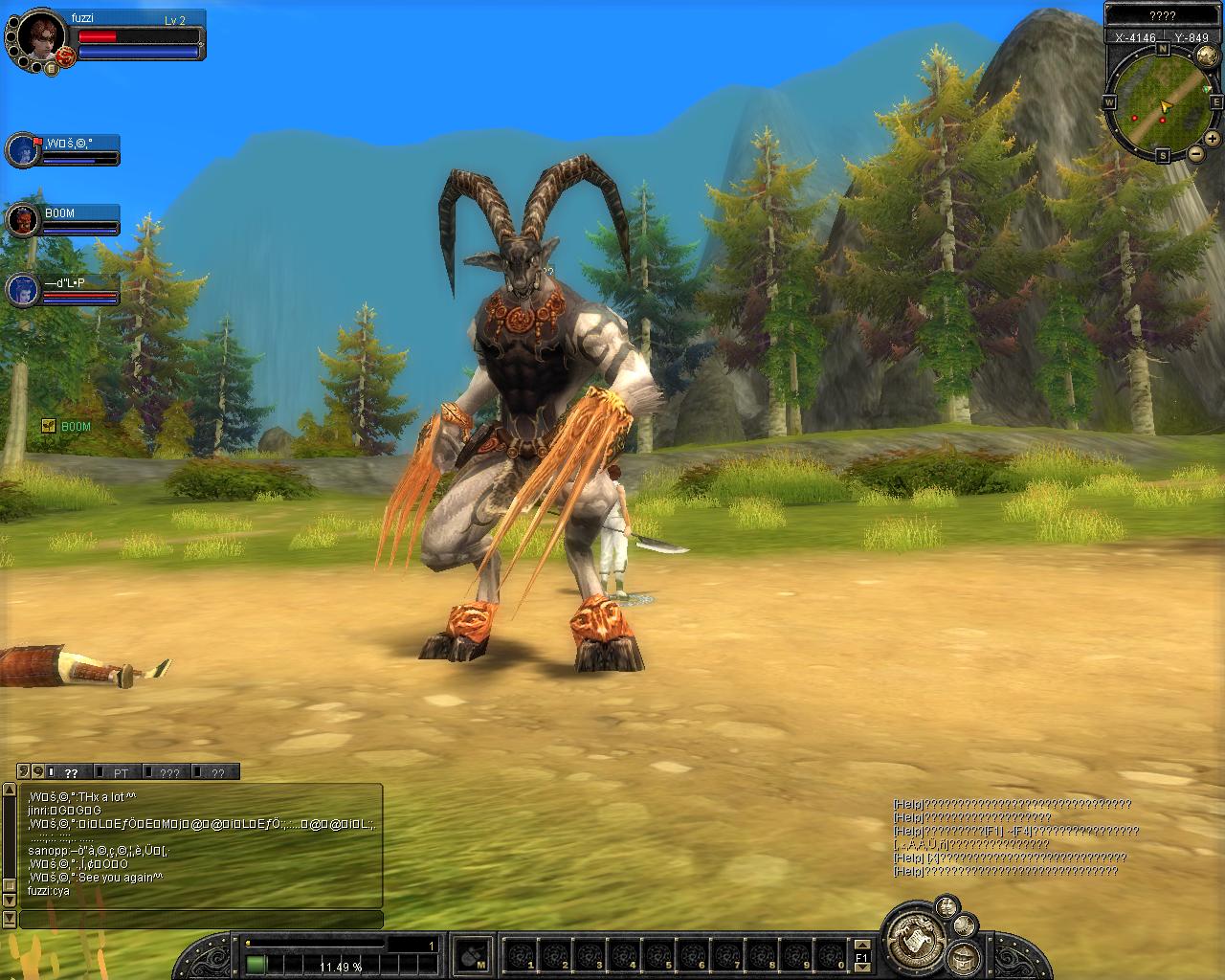Viewport: 1225px width, 980px height.
Task: Click the top party member portrait with flag
Action: [x=21, y=150]
